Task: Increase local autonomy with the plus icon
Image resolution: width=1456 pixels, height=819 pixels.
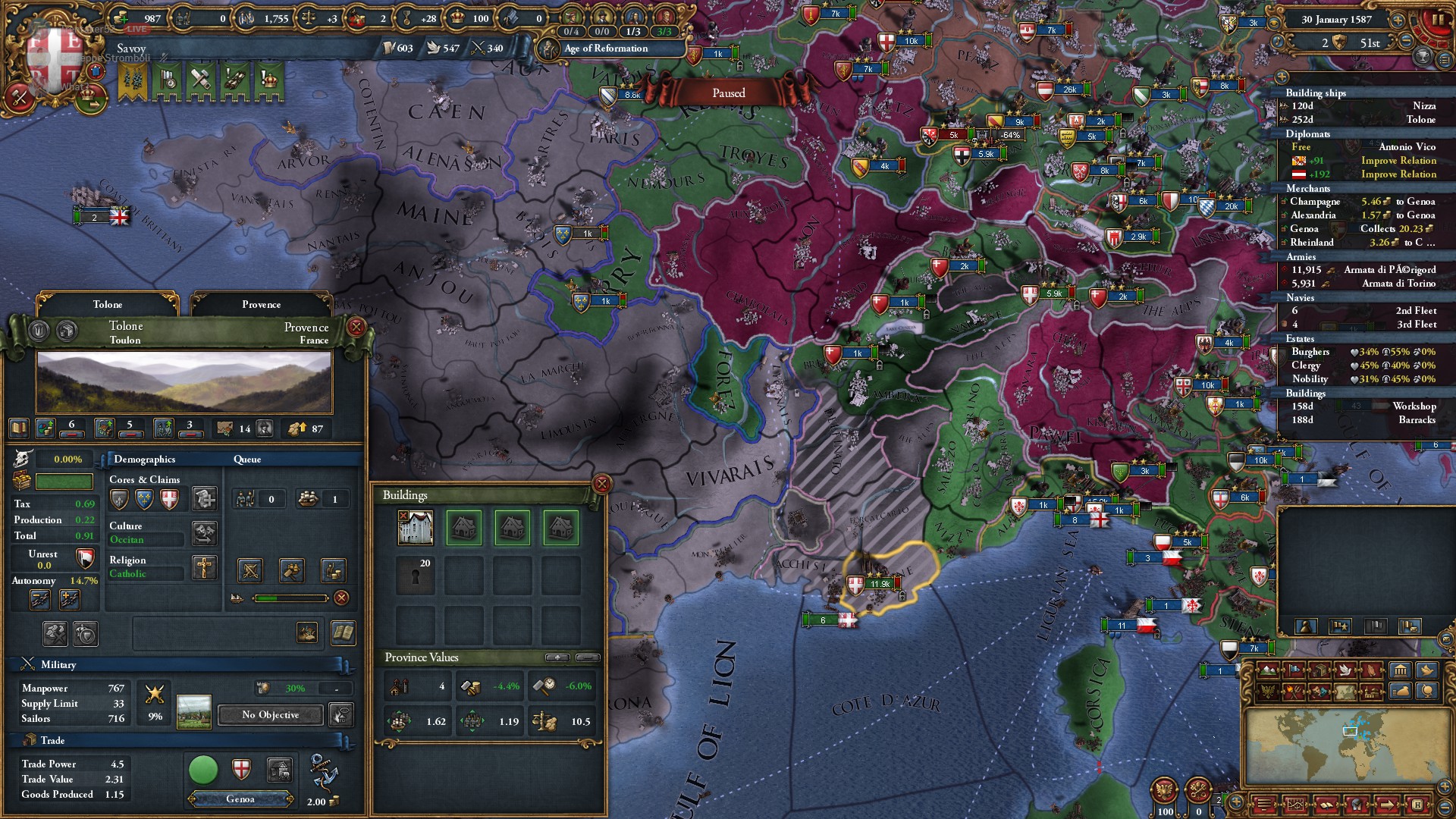Action: click(68, 599)
